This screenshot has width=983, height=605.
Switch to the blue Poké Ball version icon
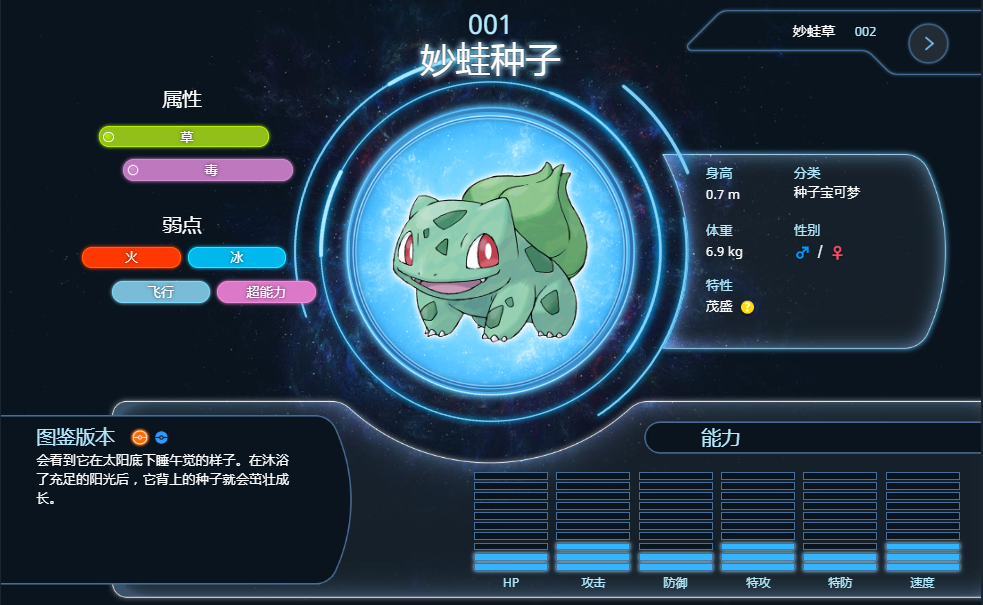[162, 437]
